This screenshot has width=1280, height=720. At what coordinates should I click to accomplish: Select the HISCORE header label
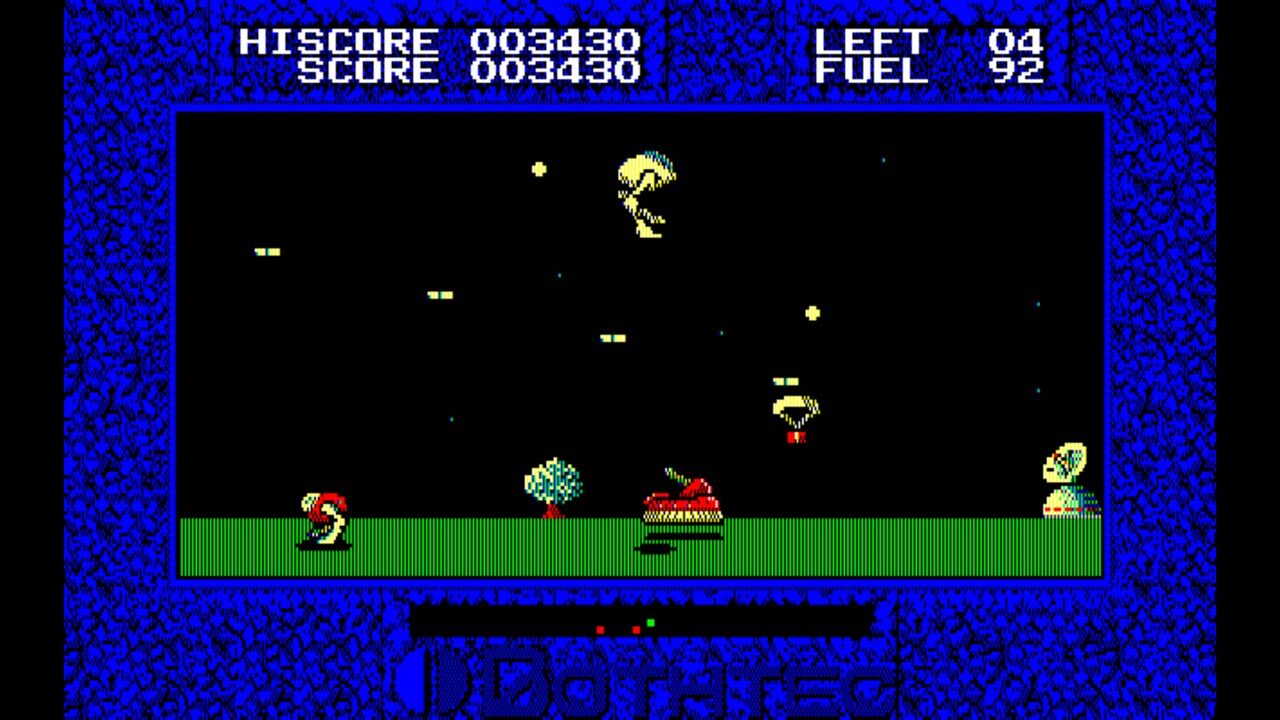click(x=340, y=42)
